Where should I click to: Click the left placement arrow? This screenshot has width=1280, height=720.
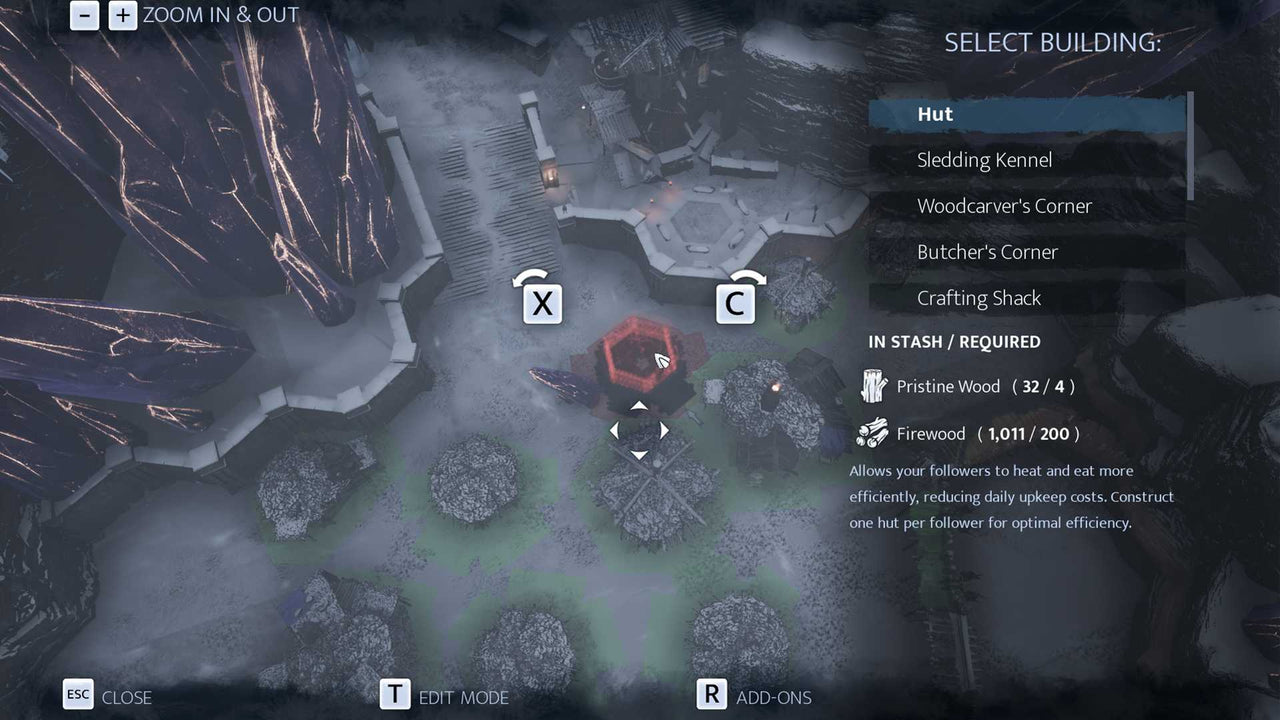point(614,429)
